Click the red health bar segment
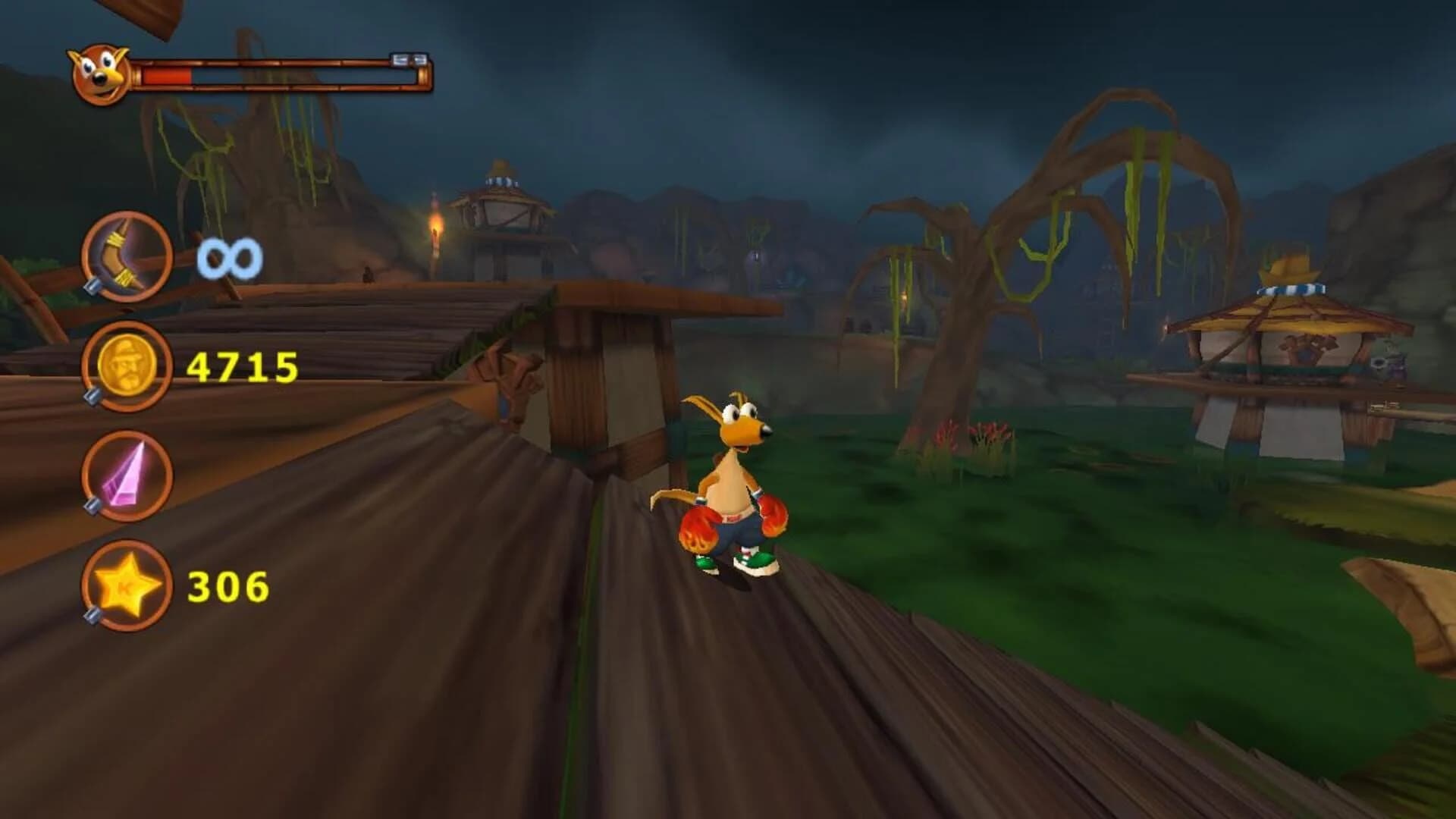The image size is (1456, 819). (168, 74)
